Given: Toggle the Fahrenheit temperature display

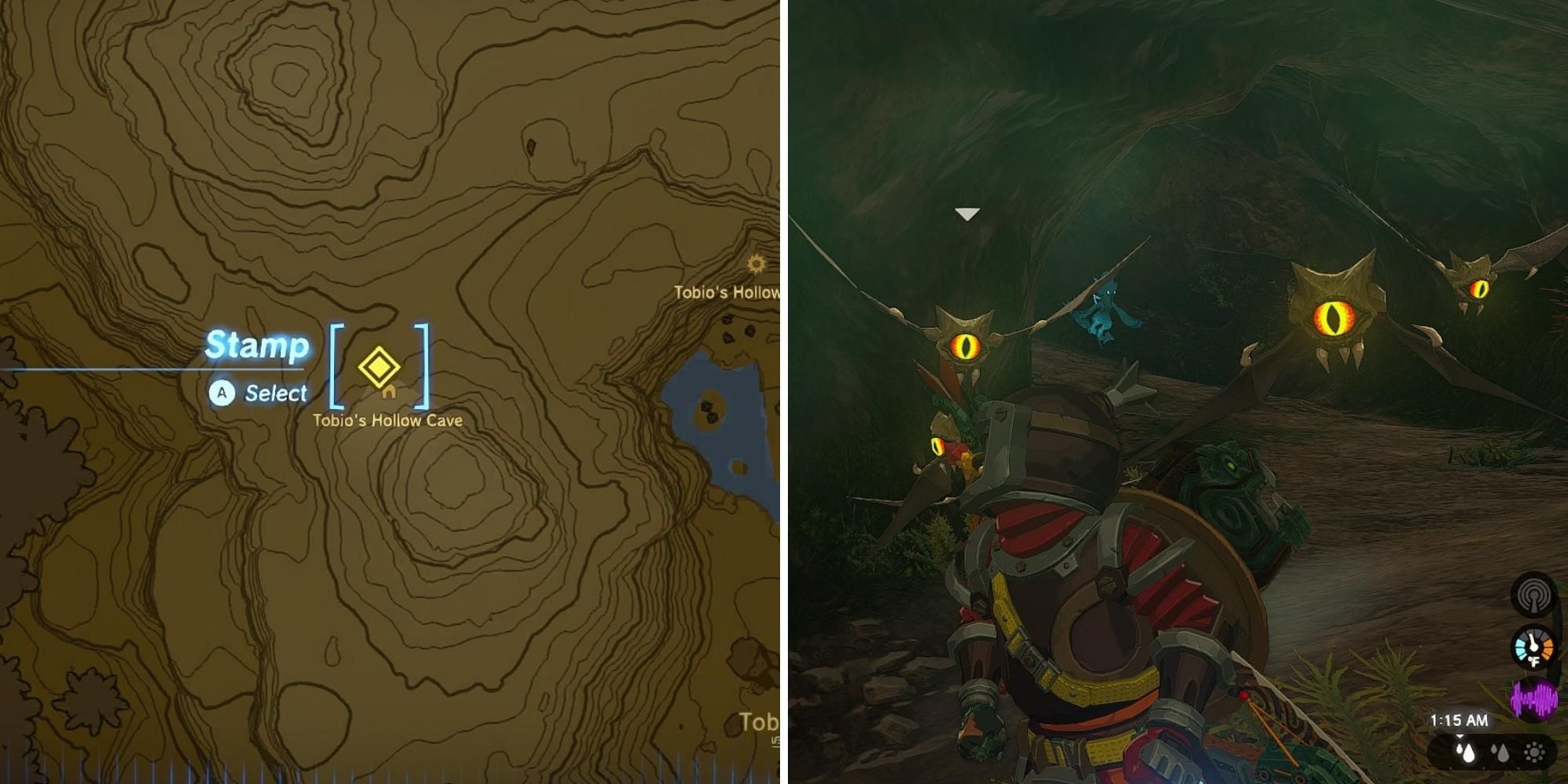Looking at the screenshot, I should pyautogui.click(x=1534, y=660).
